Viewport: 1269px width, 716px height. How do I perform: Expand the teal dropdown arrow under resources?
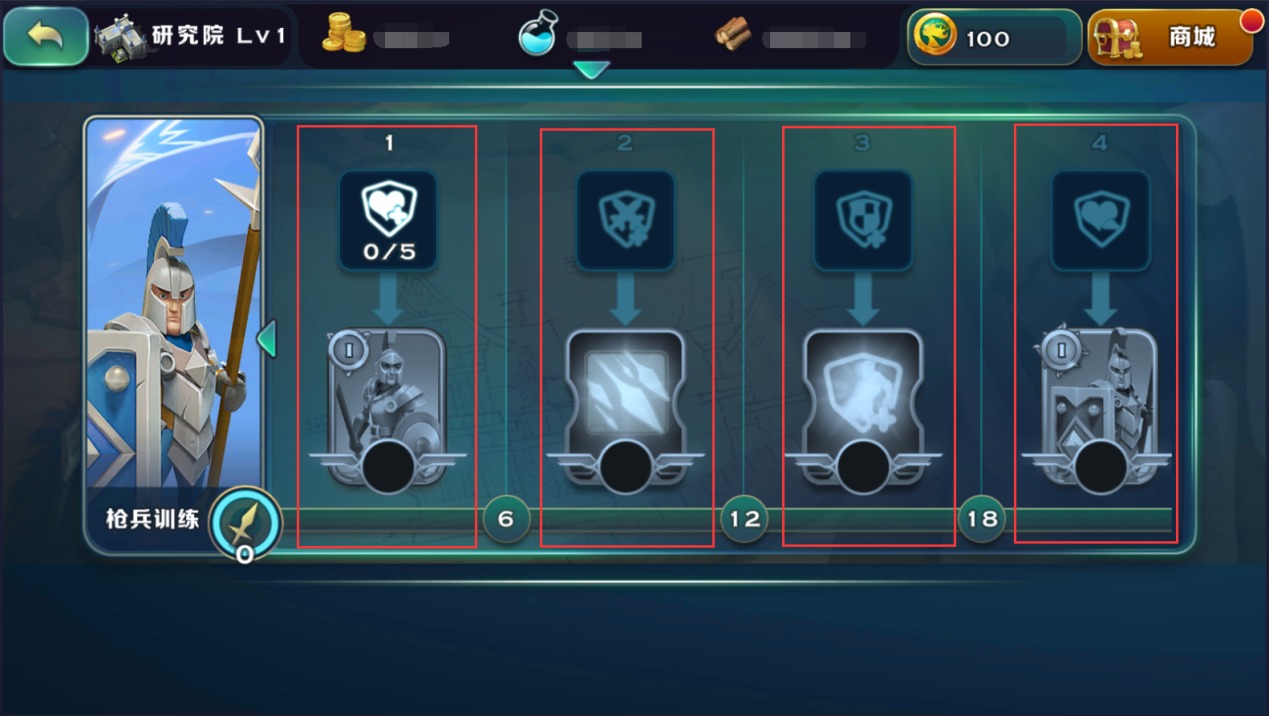pyautogui.click(x=592, y=70)
